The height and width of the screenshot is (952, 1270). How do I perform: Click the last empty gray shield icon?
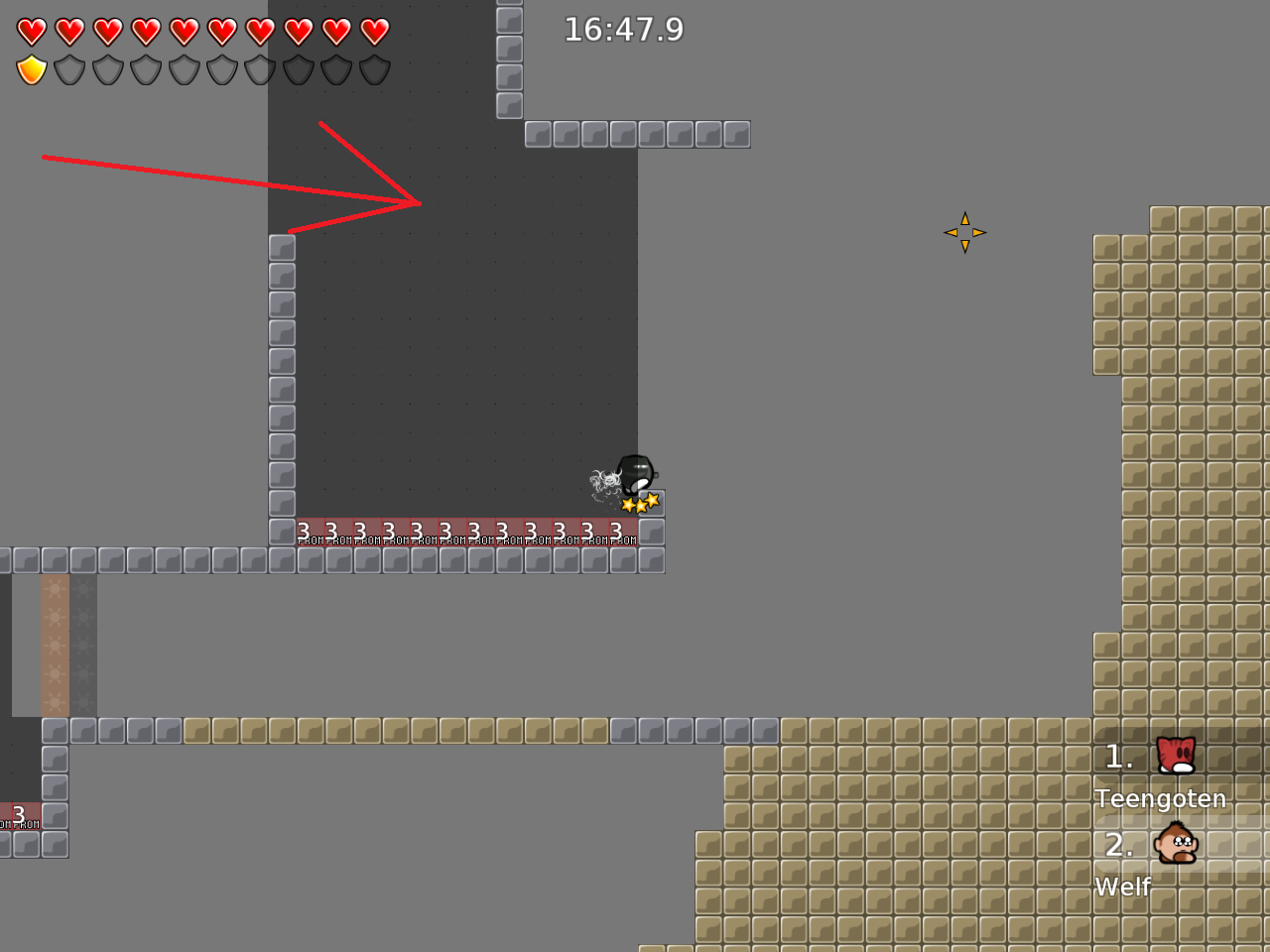click(x=374, y=69)
